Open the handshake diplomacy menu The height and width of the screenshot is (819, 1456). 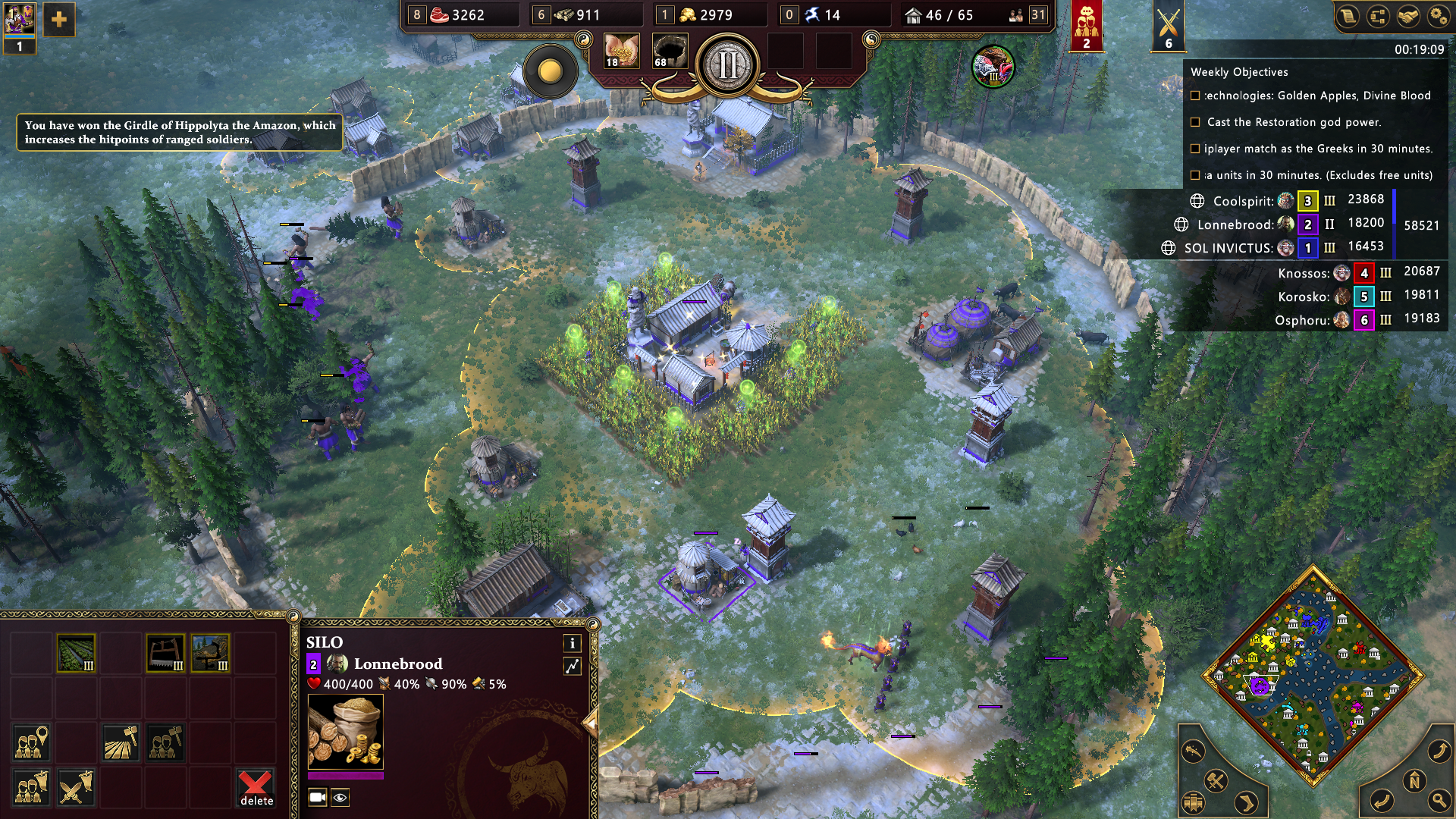pos(1408,17)
